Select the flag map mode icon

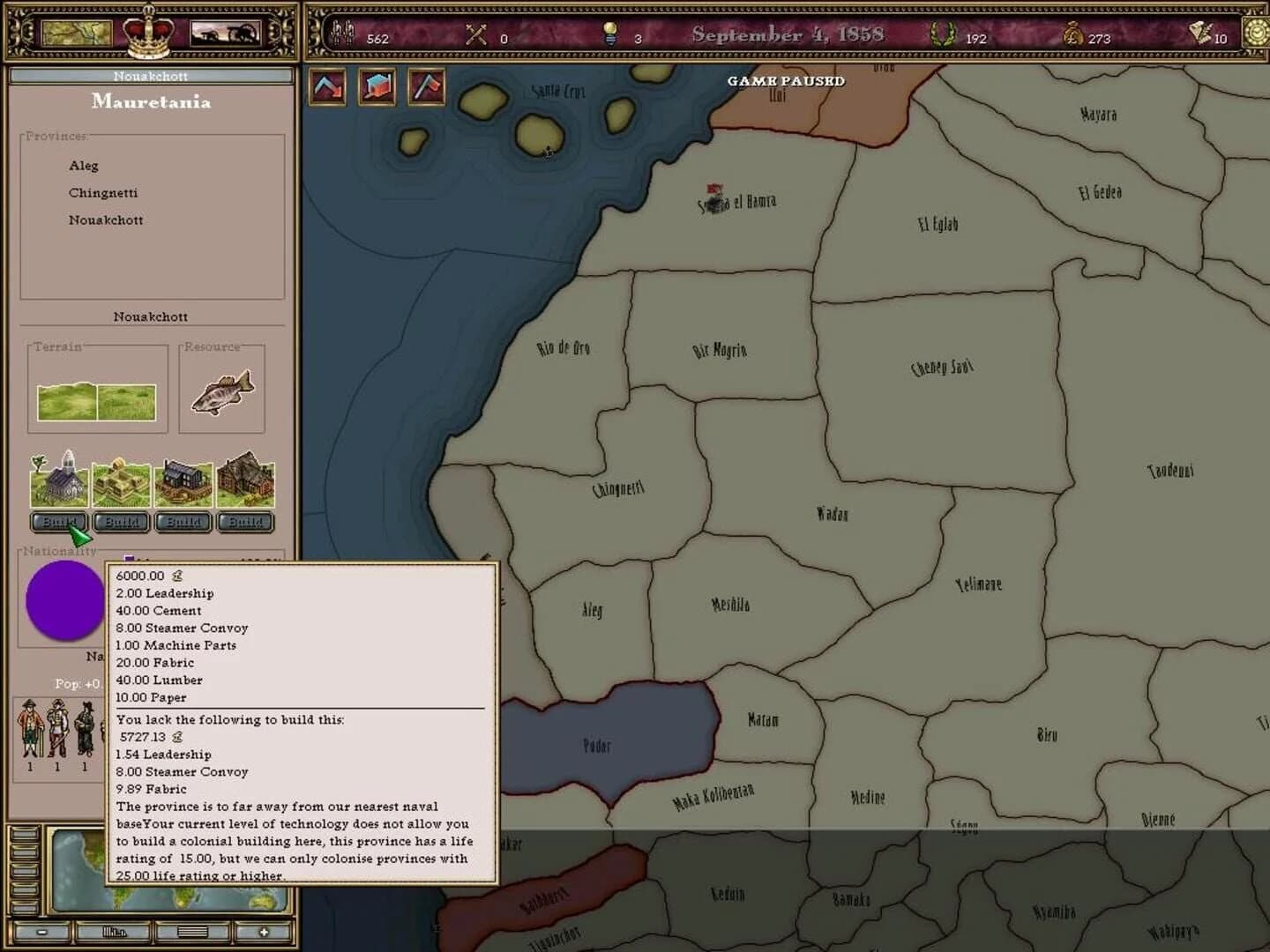point(426,87)
